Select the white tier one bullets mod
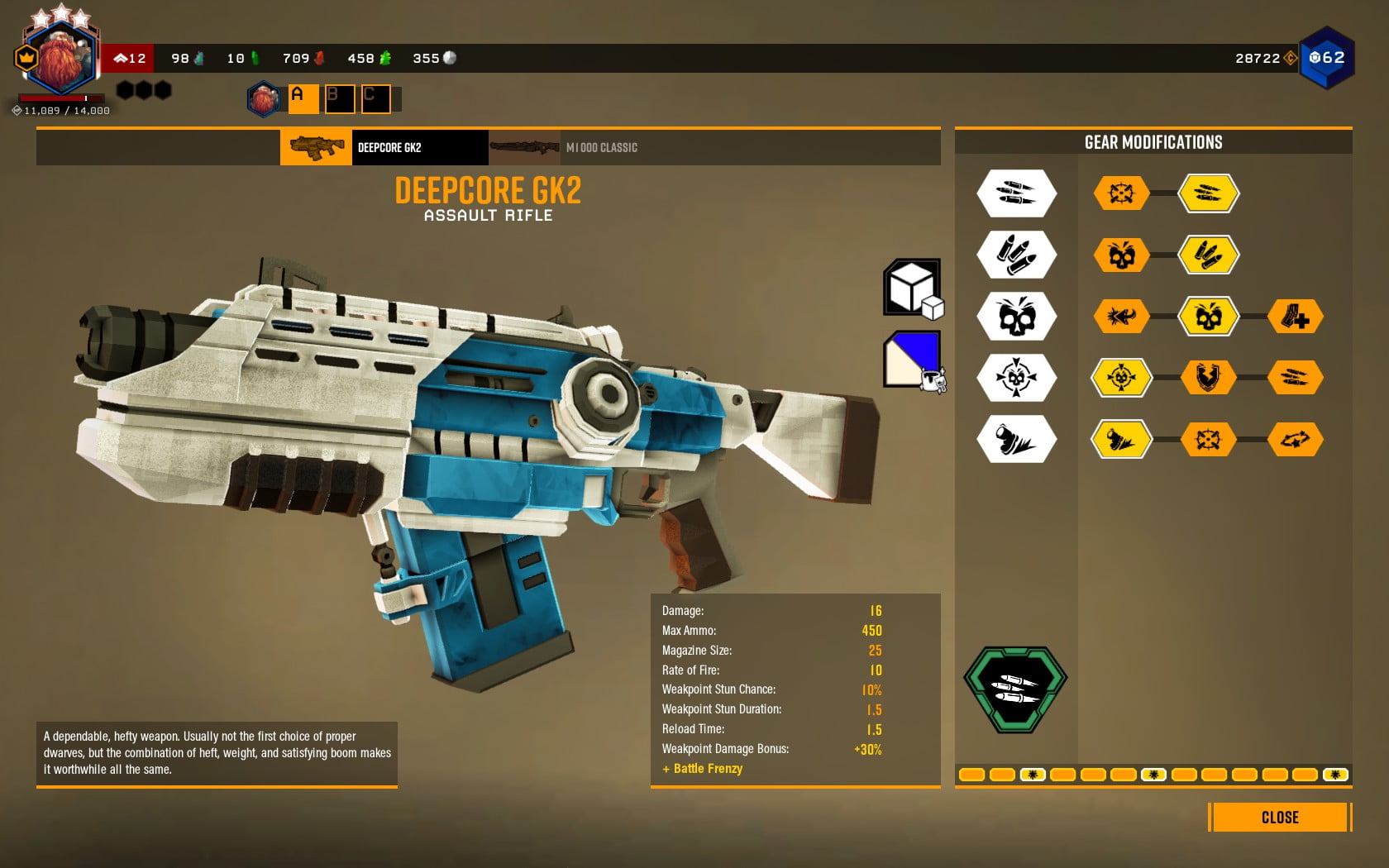The image size is (1389, 868). tap(1016, 193)
